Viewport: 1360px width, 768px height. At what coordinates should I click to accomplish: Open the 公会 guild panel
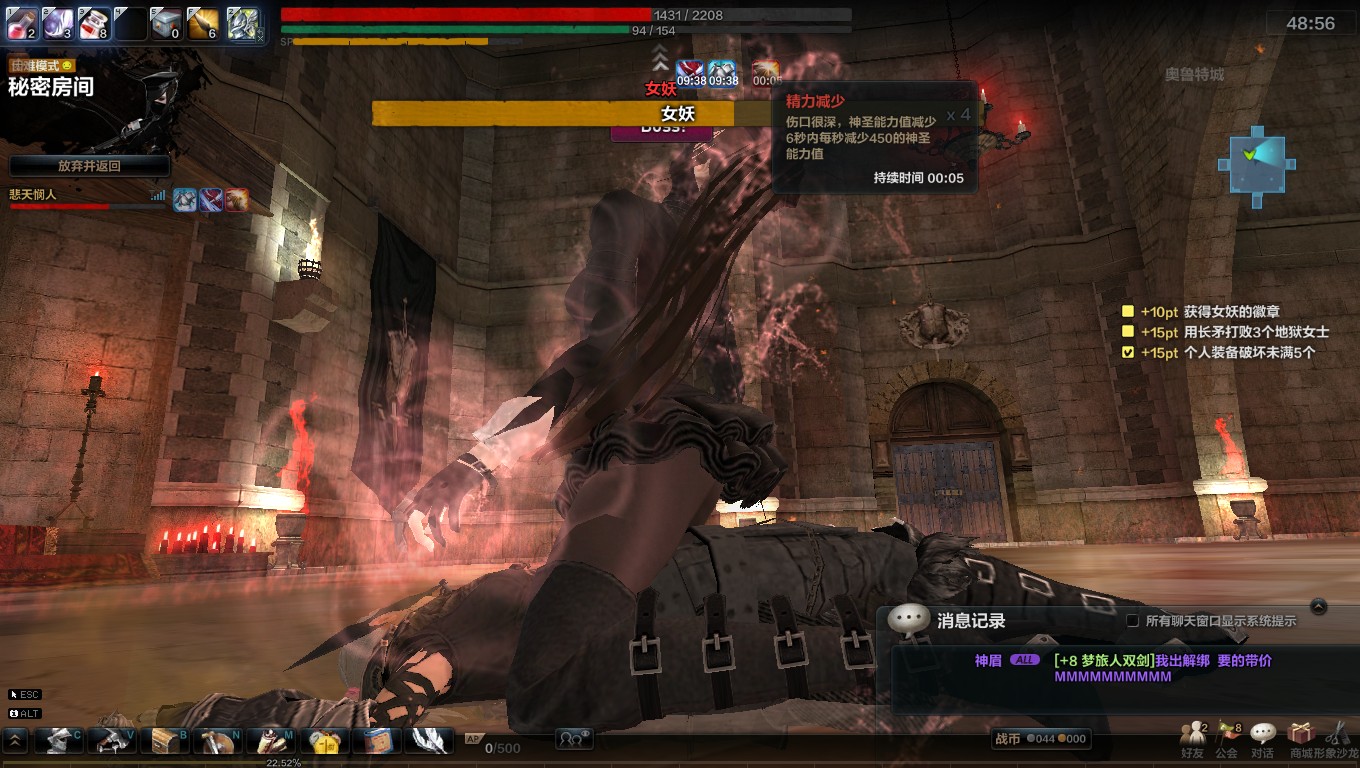(1227, 740)
